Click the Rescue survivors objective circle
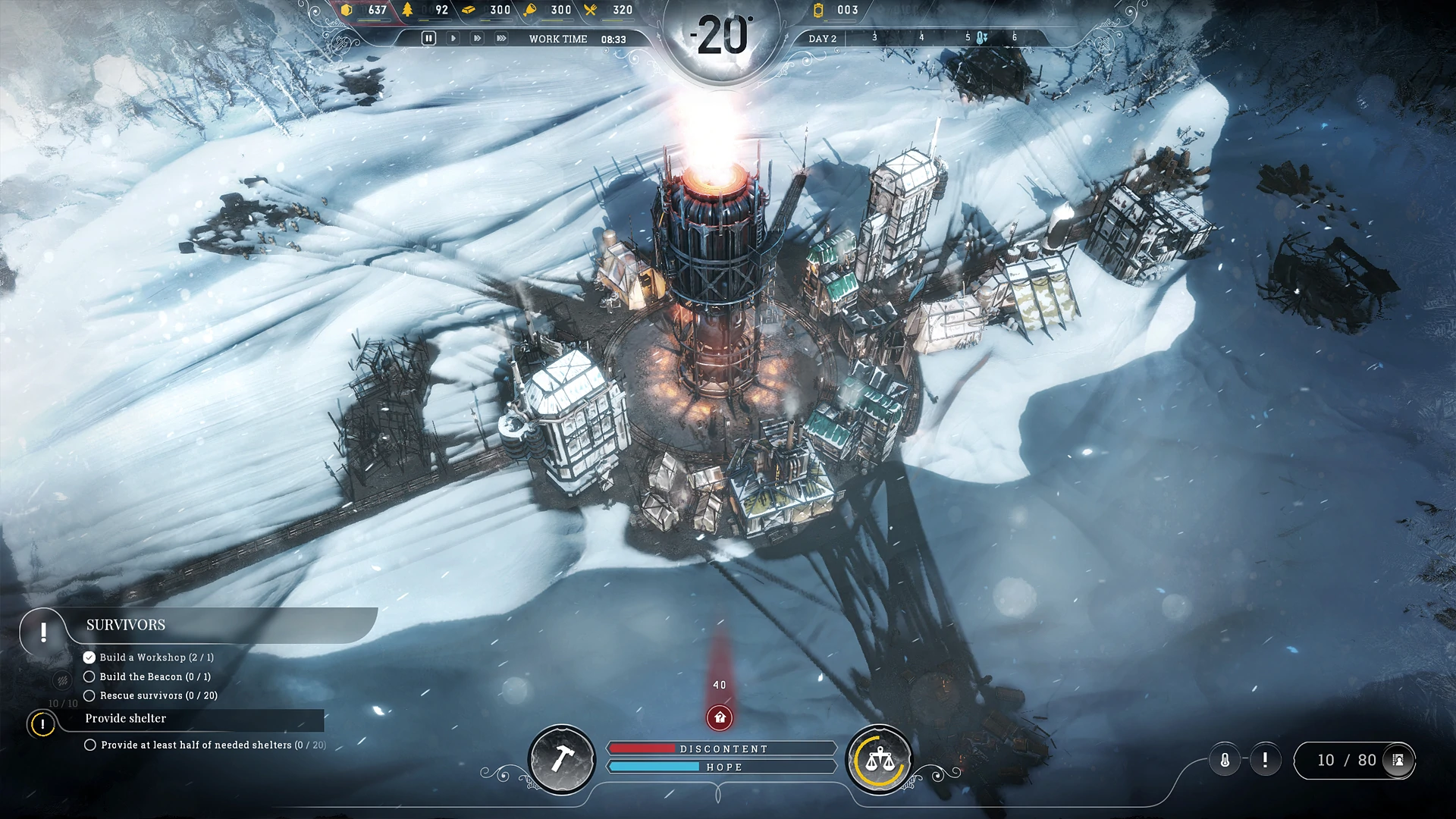 89,695
